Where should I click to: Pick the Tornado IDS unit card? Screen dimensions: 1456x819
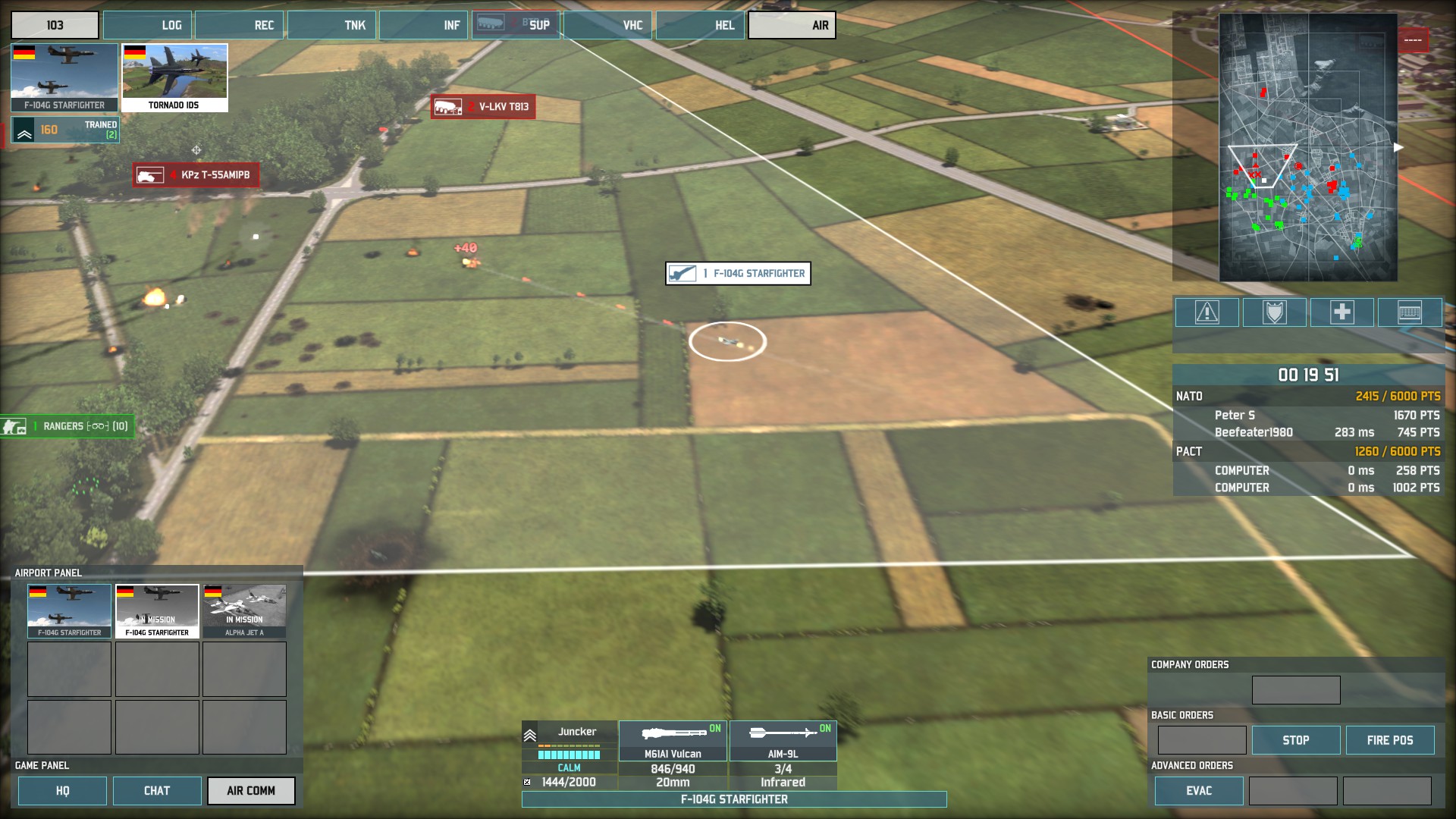[174, 77]
